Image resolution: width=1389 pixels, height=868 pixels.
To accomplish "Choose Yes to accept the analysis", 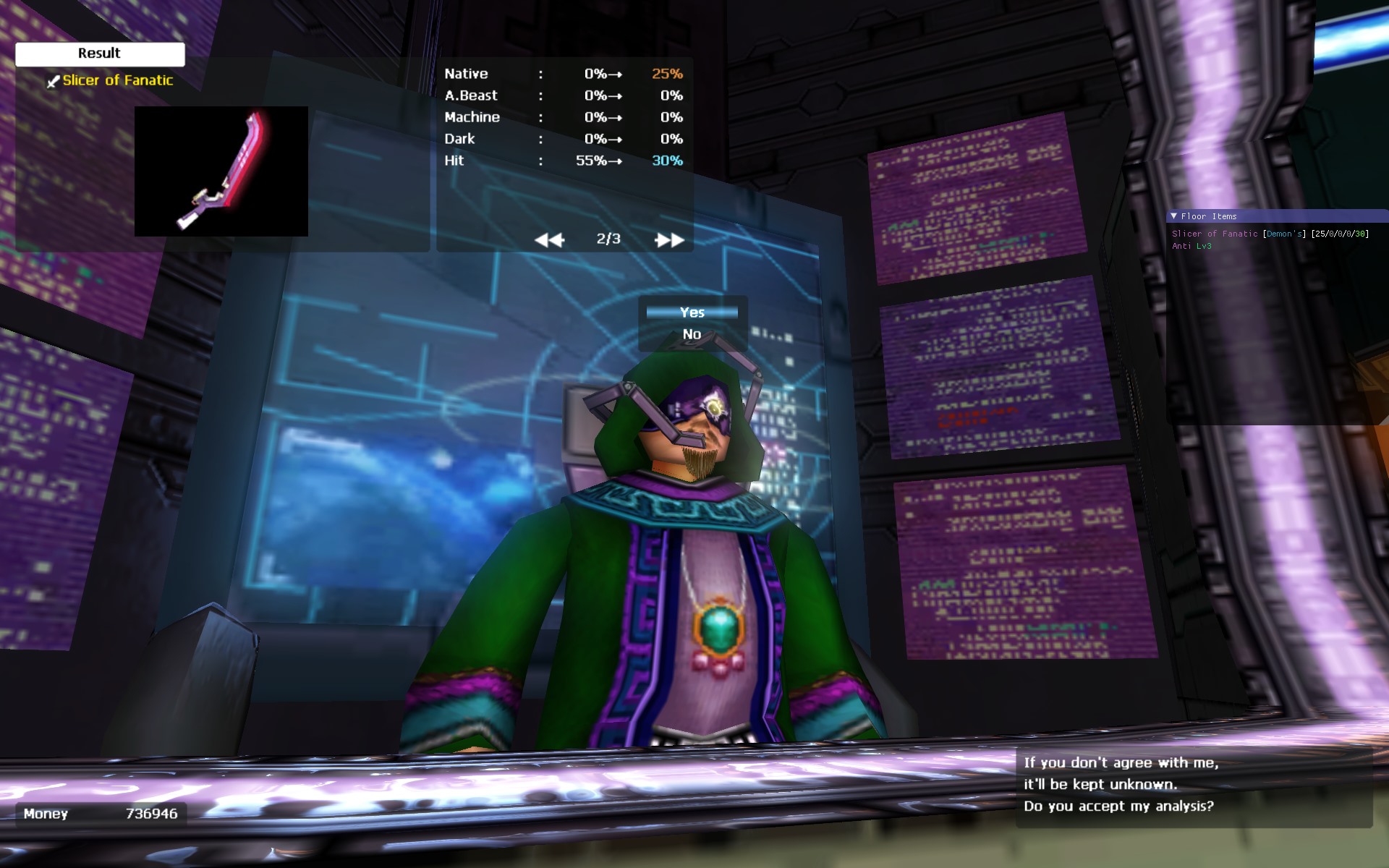I will click(692, 312).
